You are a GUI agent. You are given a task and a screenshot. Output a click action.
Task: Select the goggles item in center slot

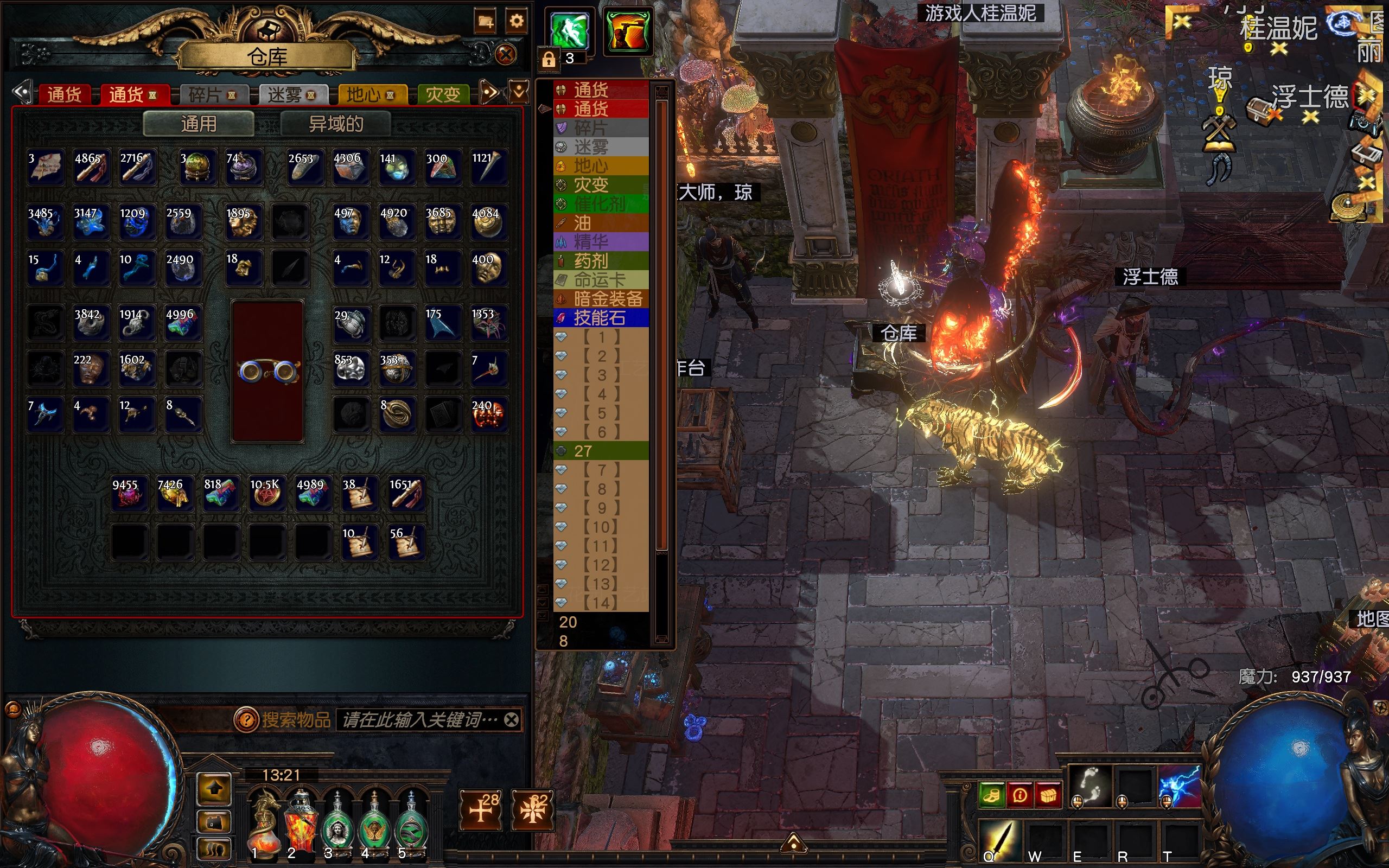point(267,372)
